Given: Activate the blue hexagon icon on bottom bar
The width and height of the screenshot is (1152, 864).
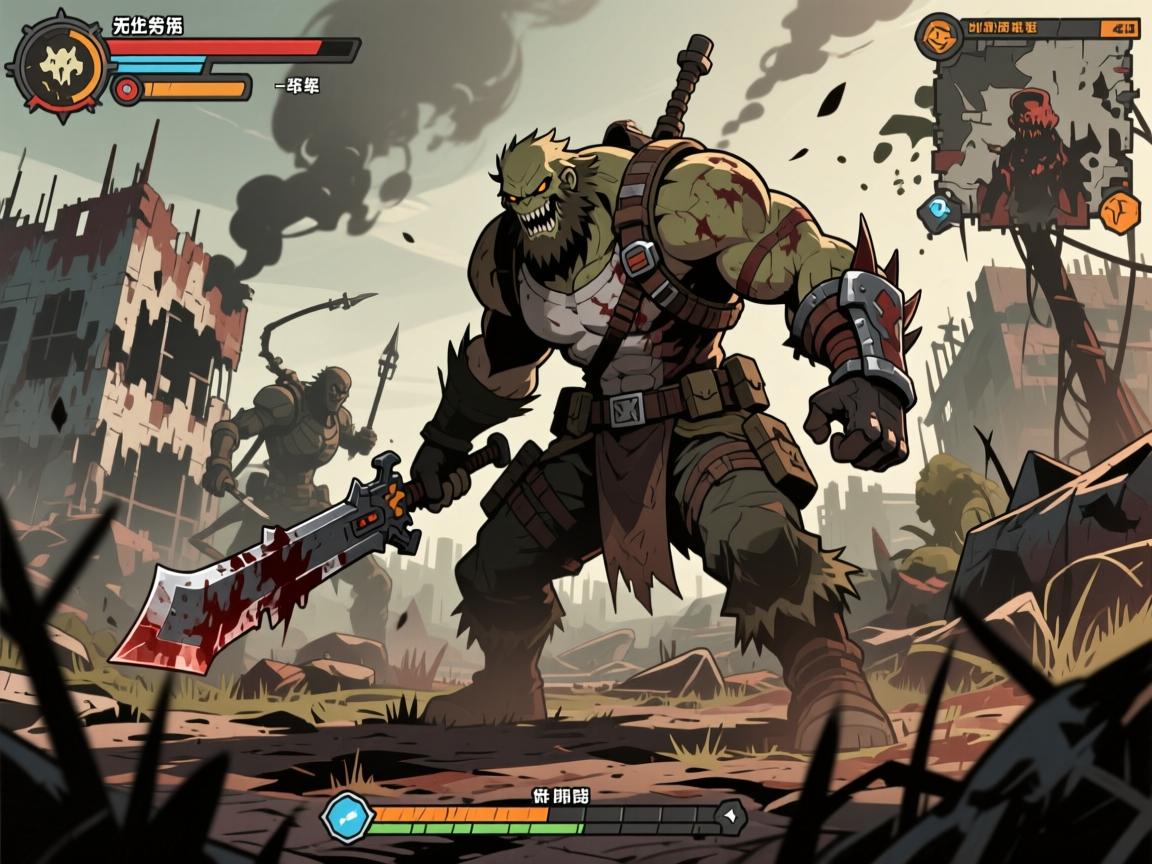Looking at the screenshot, I should click(346, 816).
